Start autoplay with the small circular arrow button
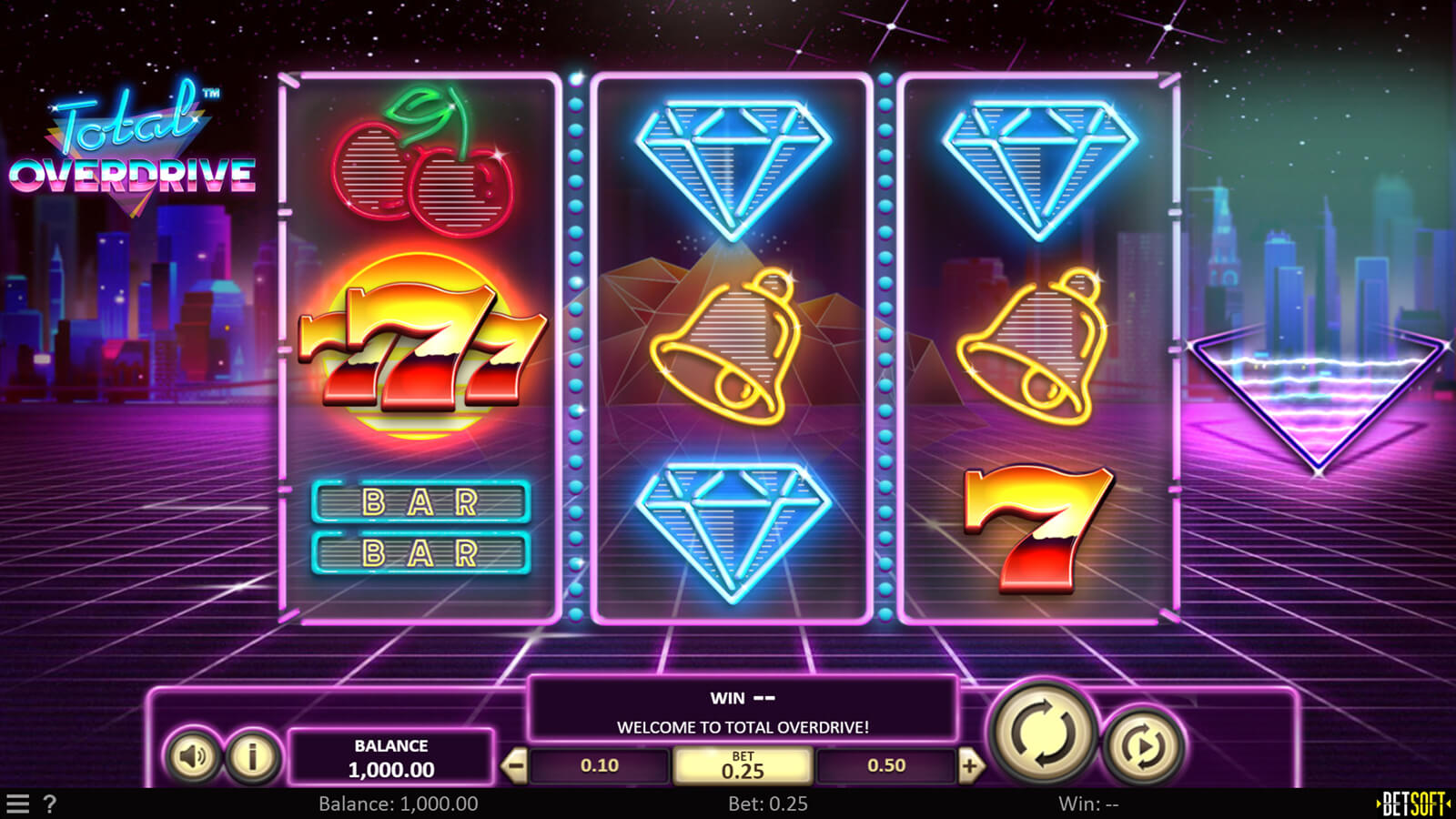Viewport: 1456px width, 819px height. pos(1144,746)
